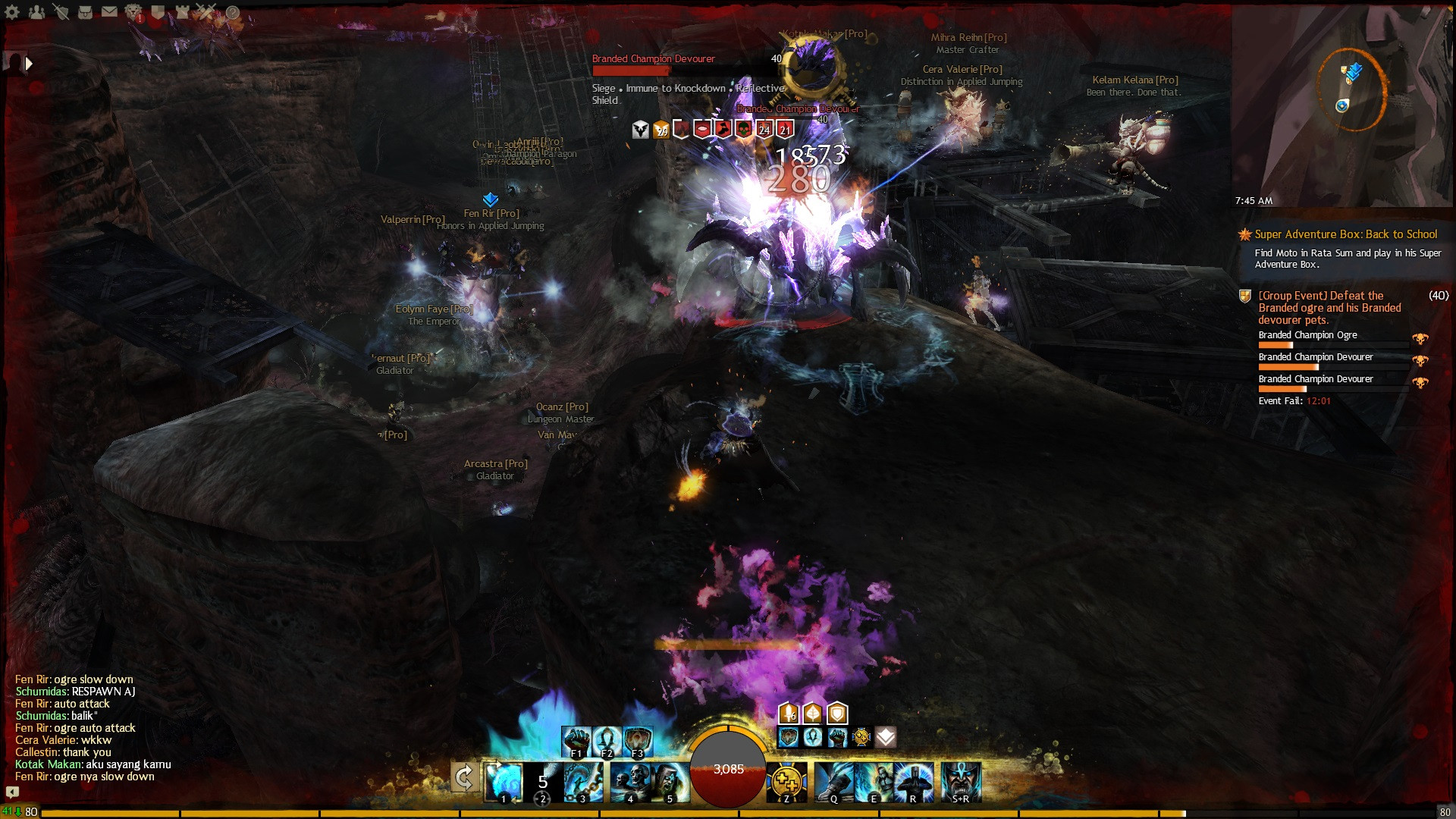Select the Branded ogre group event tracker

click(x=1329, y=307)
